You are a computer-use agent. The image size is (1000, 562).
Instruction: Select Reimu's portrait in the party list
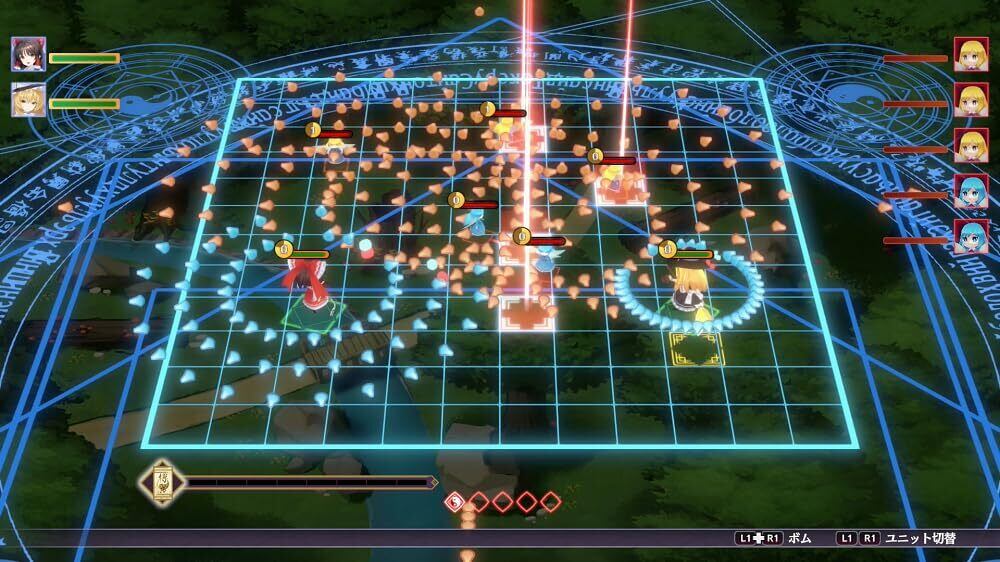click(28, 54)
